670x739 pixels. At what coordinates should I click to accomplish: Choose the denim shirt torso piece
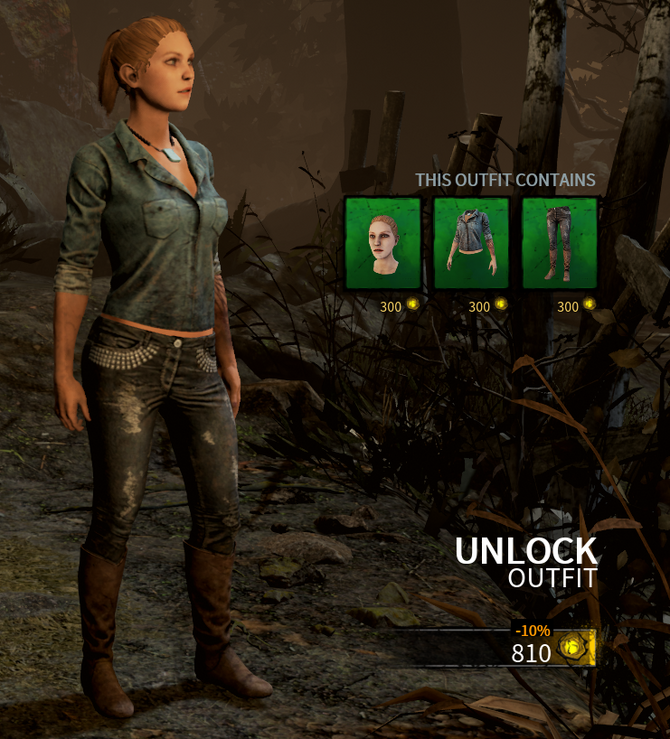(471, 243)
